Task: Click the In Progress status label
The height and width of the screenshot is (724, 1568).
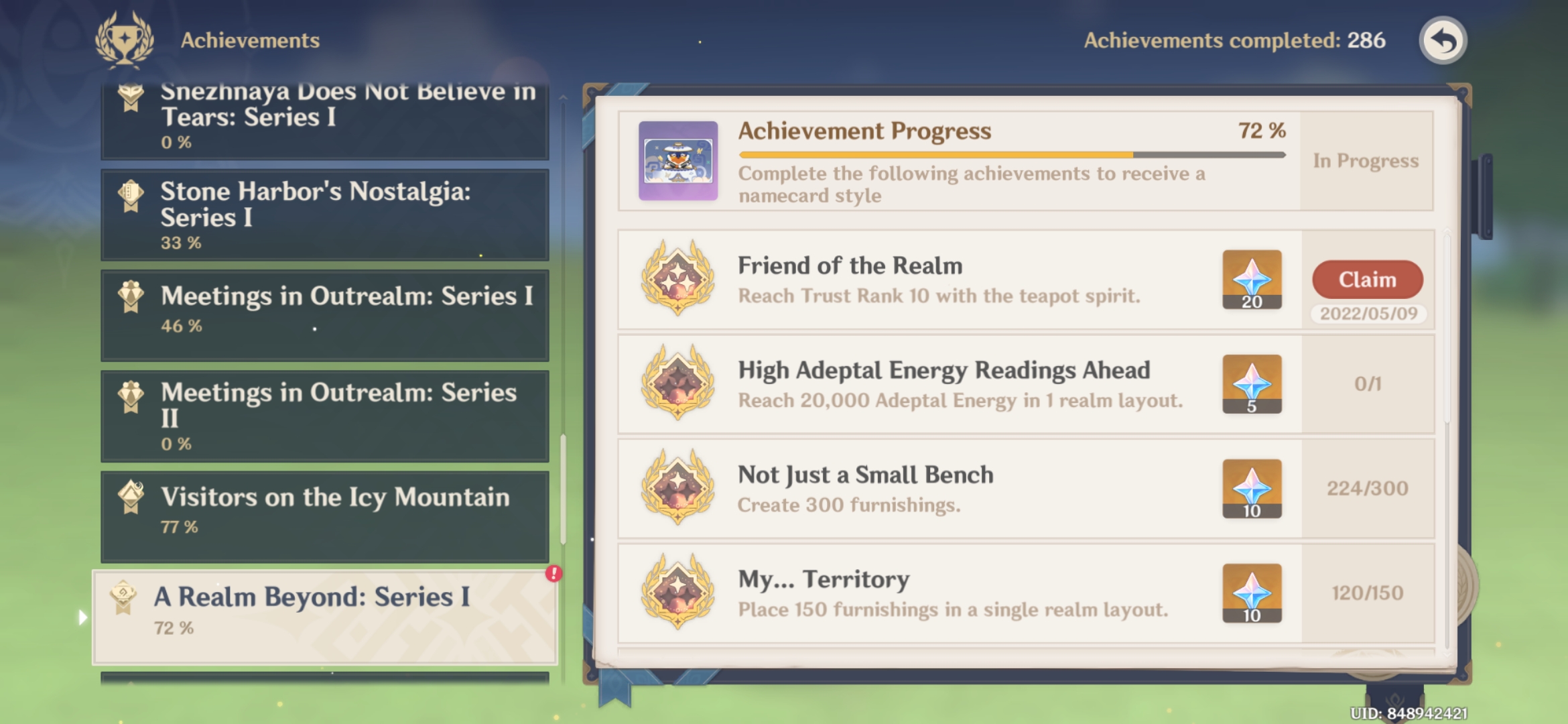Action: 1367,161
